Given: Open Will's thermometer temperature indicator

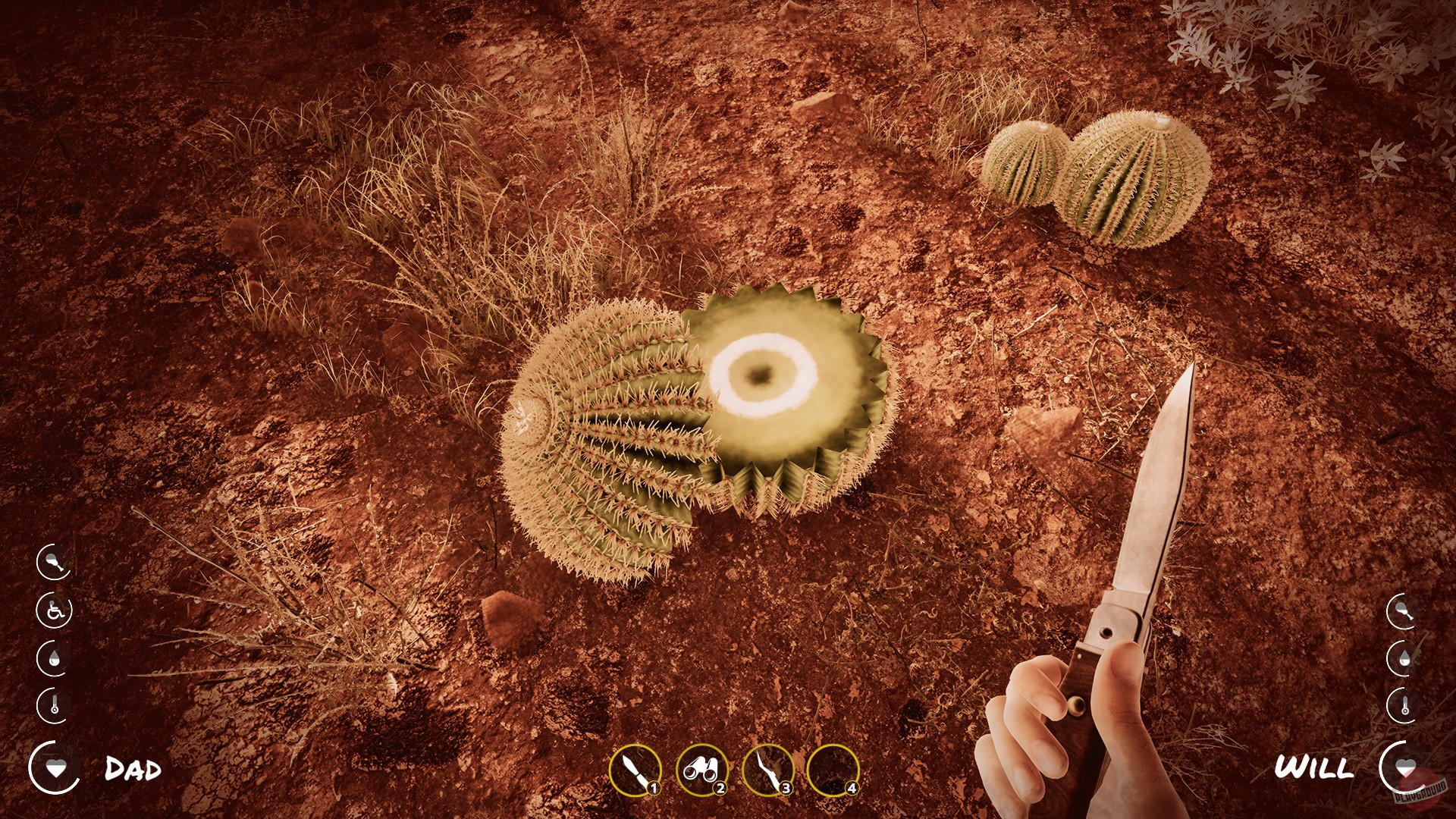Looking at the screenshot, I should point(1404,704).
